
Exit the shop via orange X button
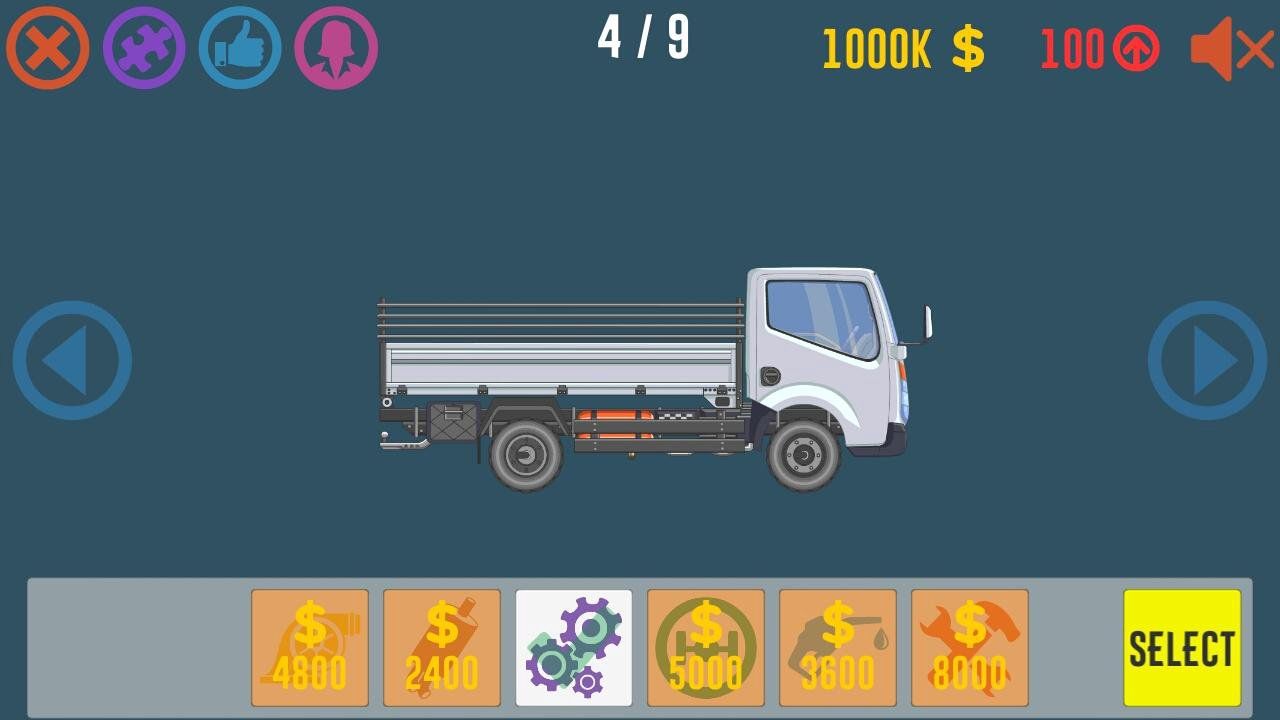pos(47,45)
